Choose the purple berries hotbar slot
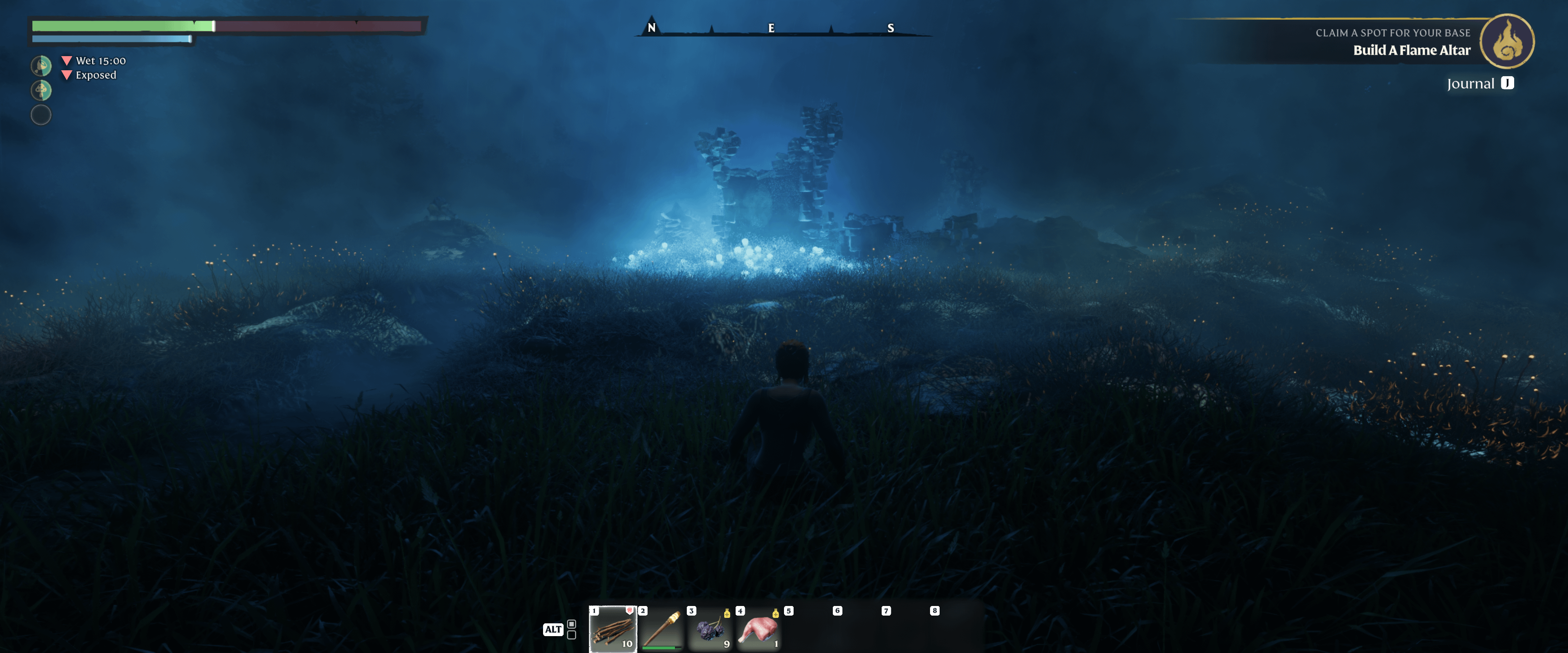Image resolution: width=1568 pixels, height=653 pixels. (x=710, y=629)
